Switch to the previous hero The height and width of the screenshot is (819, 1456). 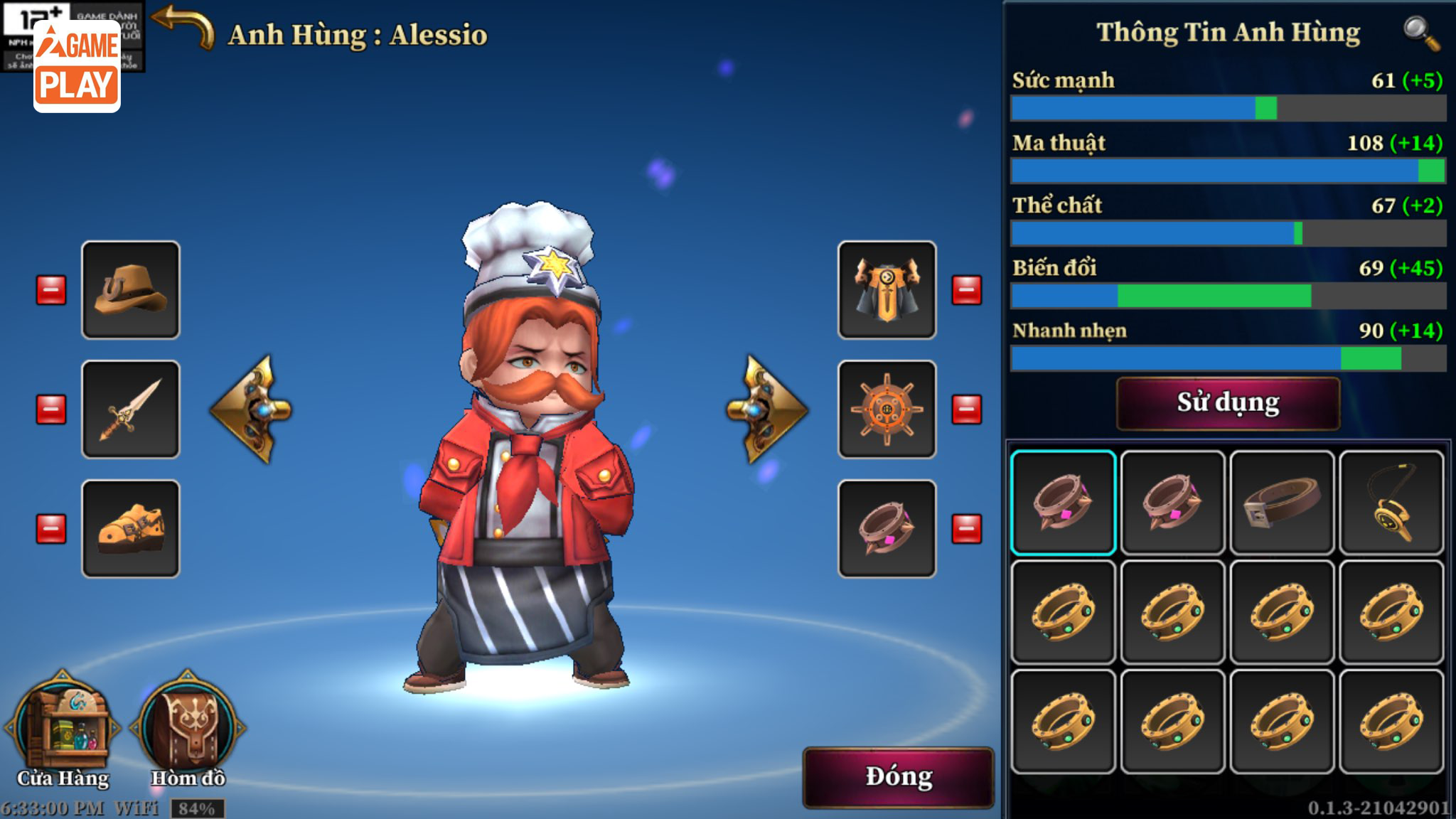[x=251, y=409]
